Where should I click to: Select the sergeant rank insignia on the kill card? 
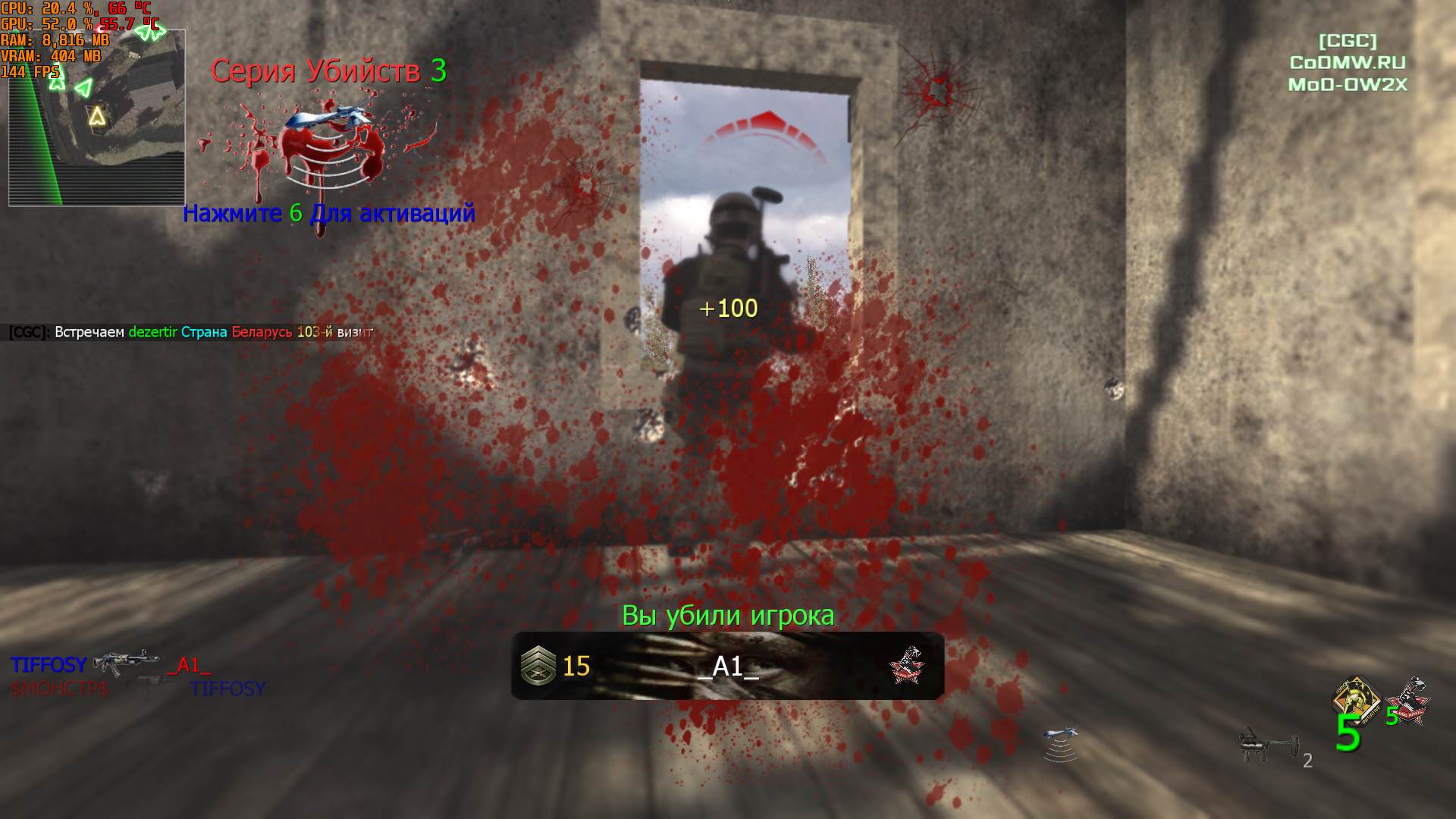click(538, 666)
